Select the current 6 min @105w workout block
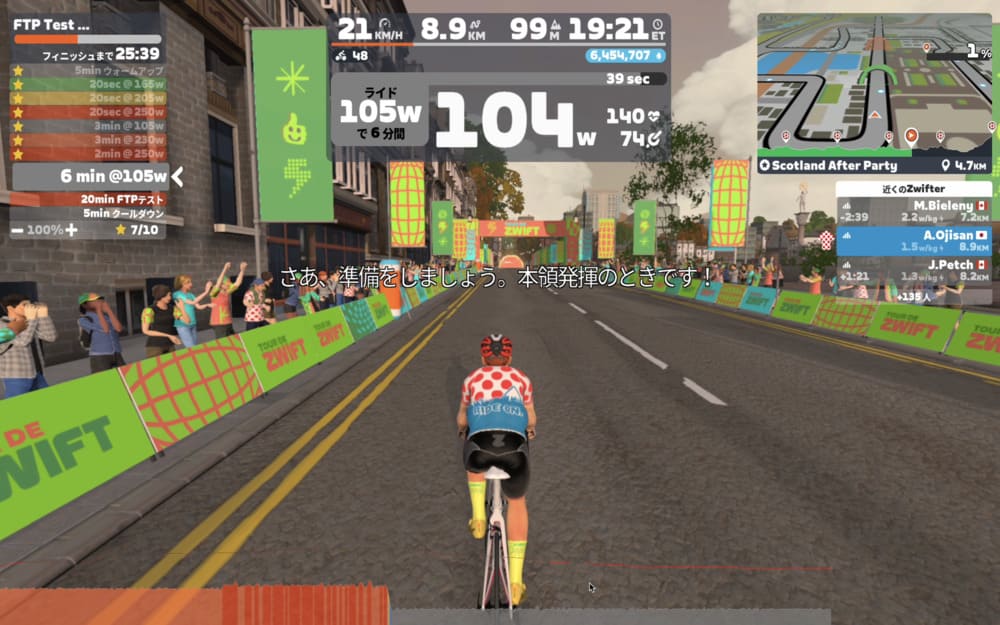Screen dimensions: 1000x625 click(x=88, y=177)
